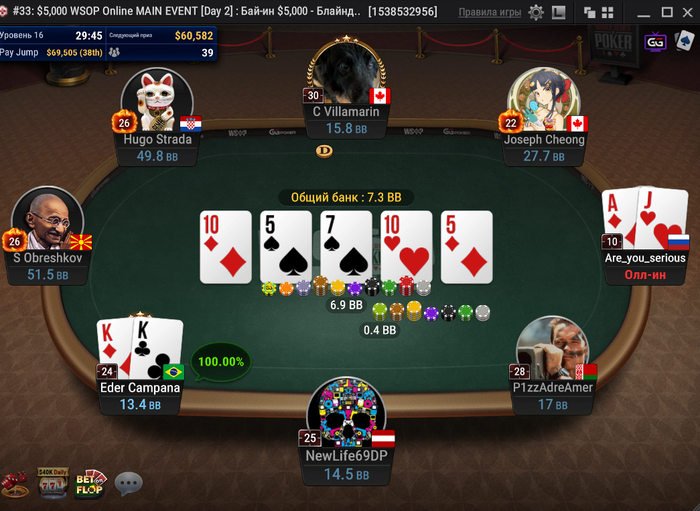This screenshot has height=511, width=700.
Task: Open the 'Правила игры' game rules link
Action: coord(489,13)
